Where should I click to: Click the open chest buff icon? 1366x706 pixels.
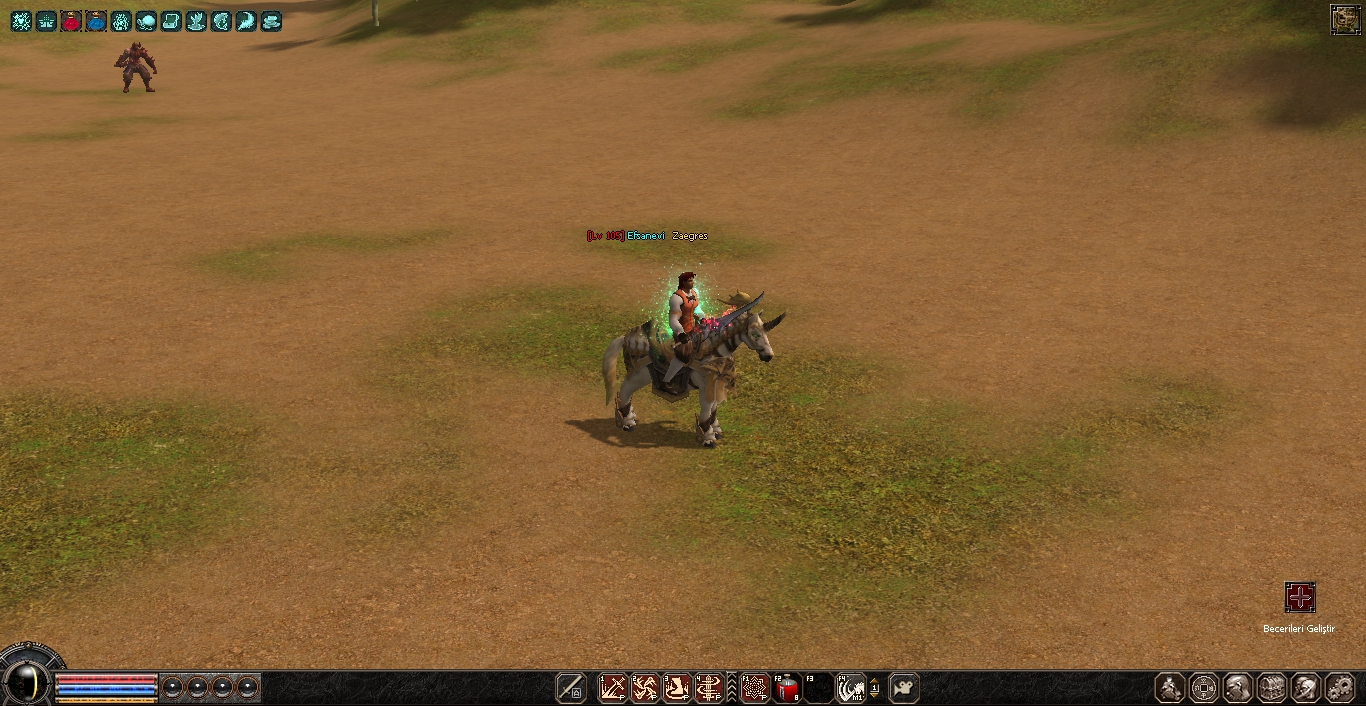tap(171, 21)
